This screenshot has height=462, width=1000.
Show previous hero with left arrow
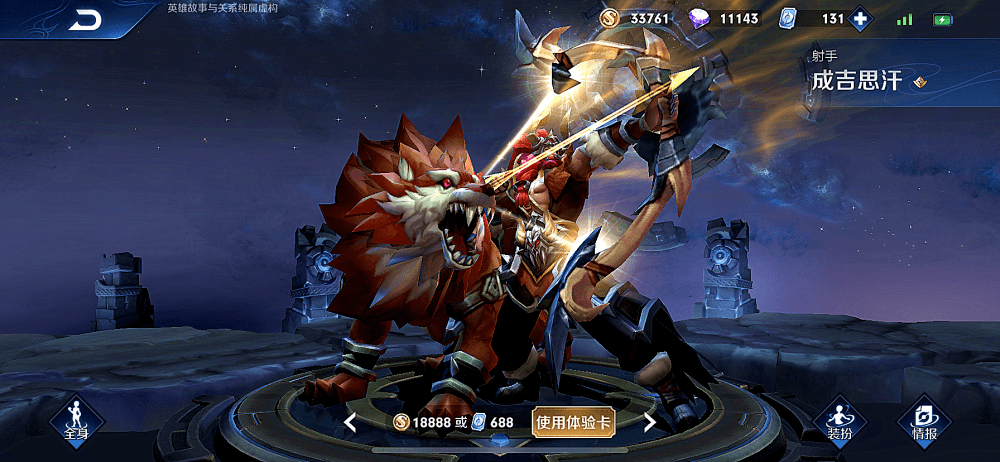350,422
